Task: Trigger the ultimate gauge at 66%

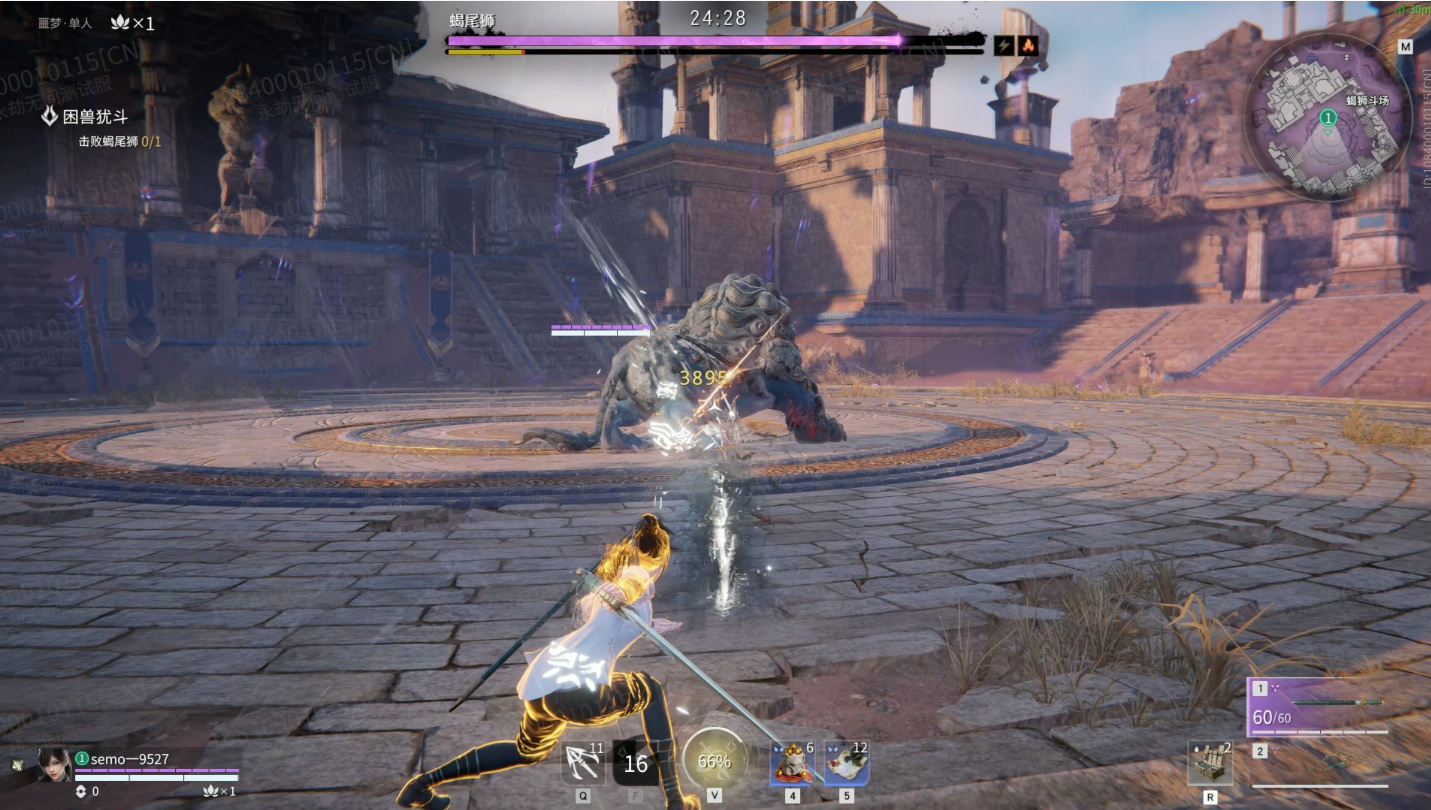Action: tap(714, 761)
